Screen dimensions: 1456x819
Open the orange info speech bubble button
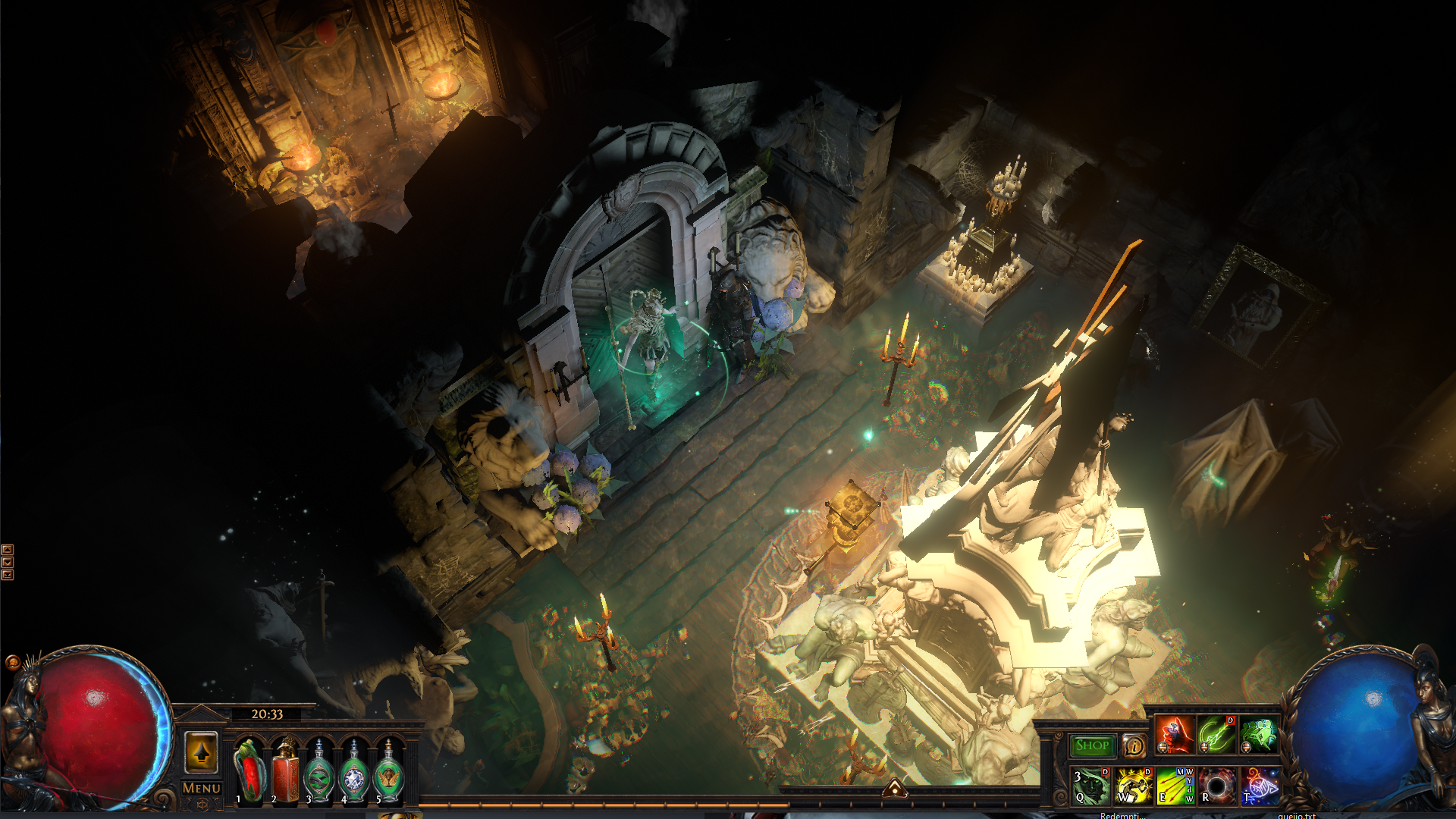[x=1134, y=746]
